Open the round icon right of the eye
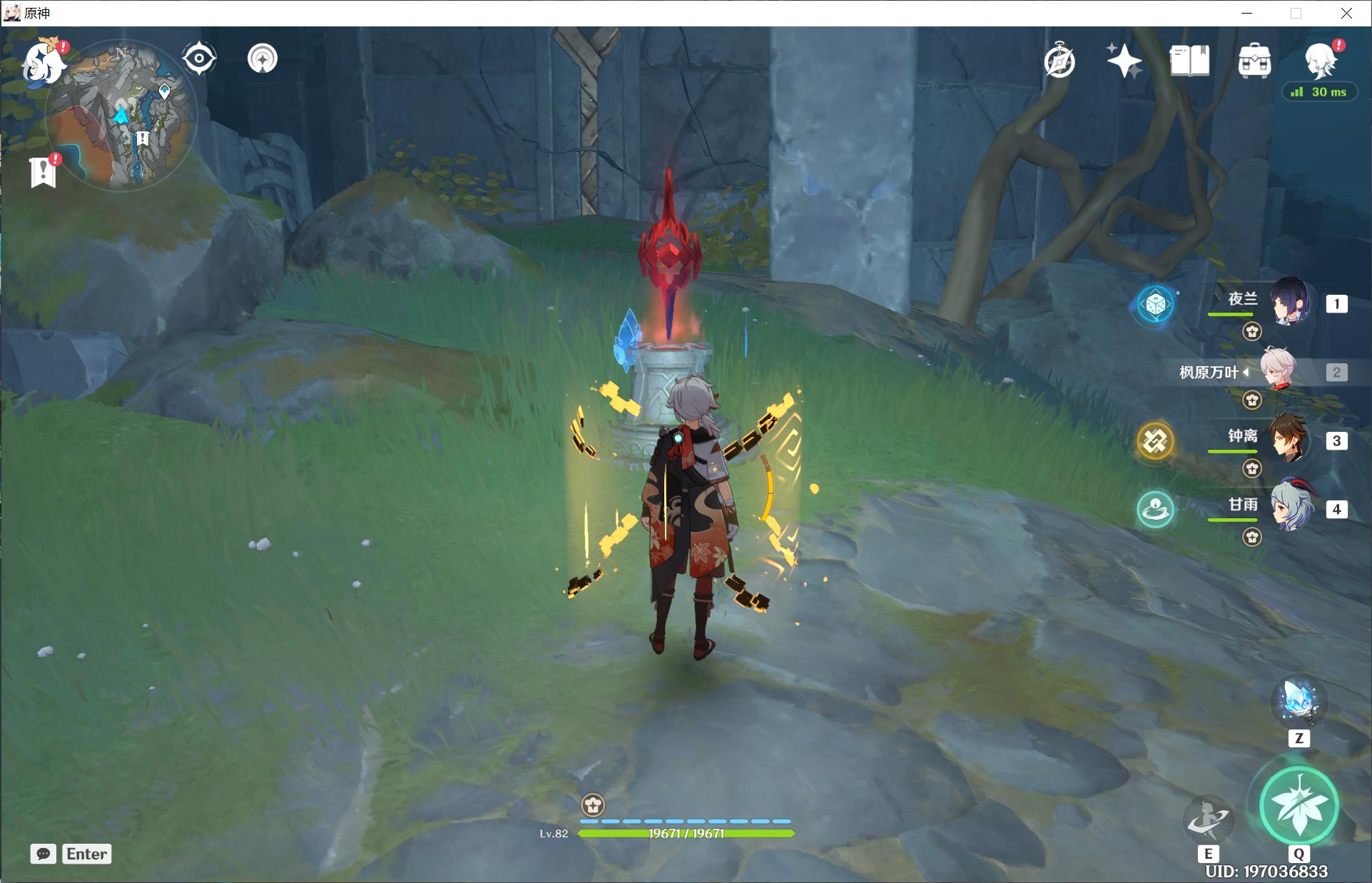Image resolution: width=1372 pixels, height=883 pixels. [x=263, y=59]
